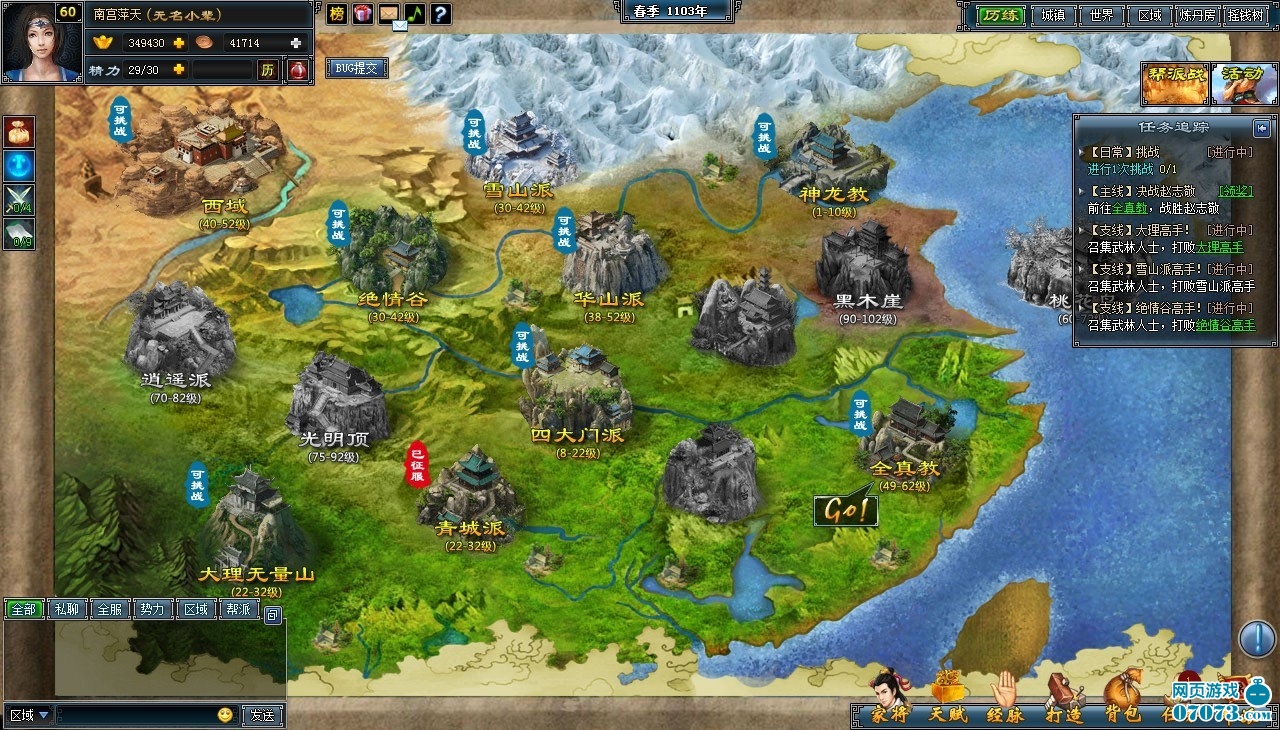Open the gift box rewards icon

[362, 14]
